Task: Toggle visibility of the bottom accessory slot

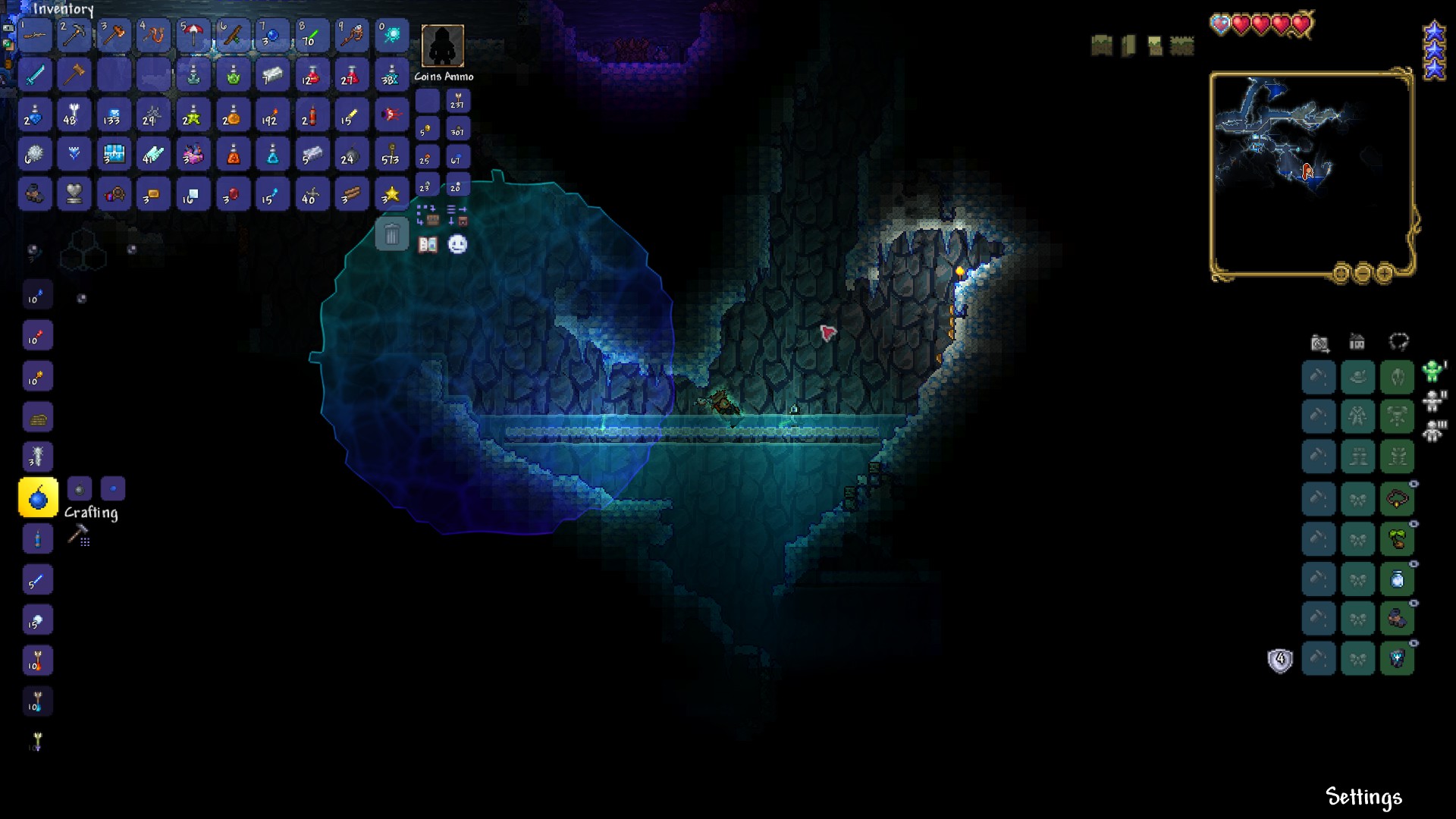Action: 1414,643
